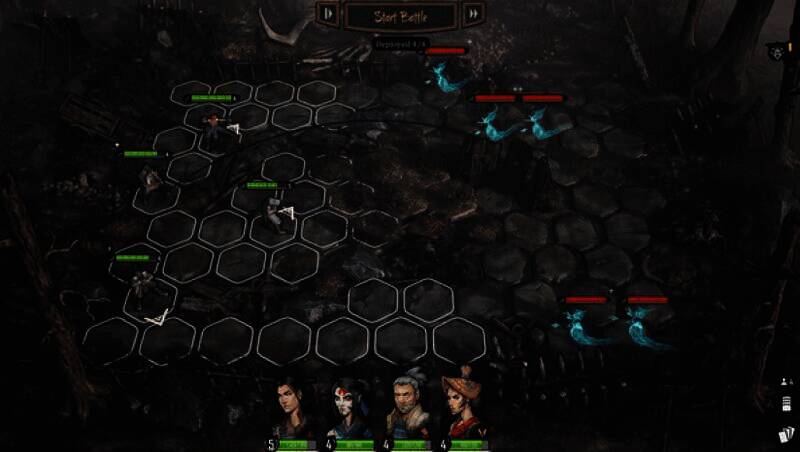The image size is (800, 452).
Task: Open the stacked list icon above the cards
Action: click(785, 405)
